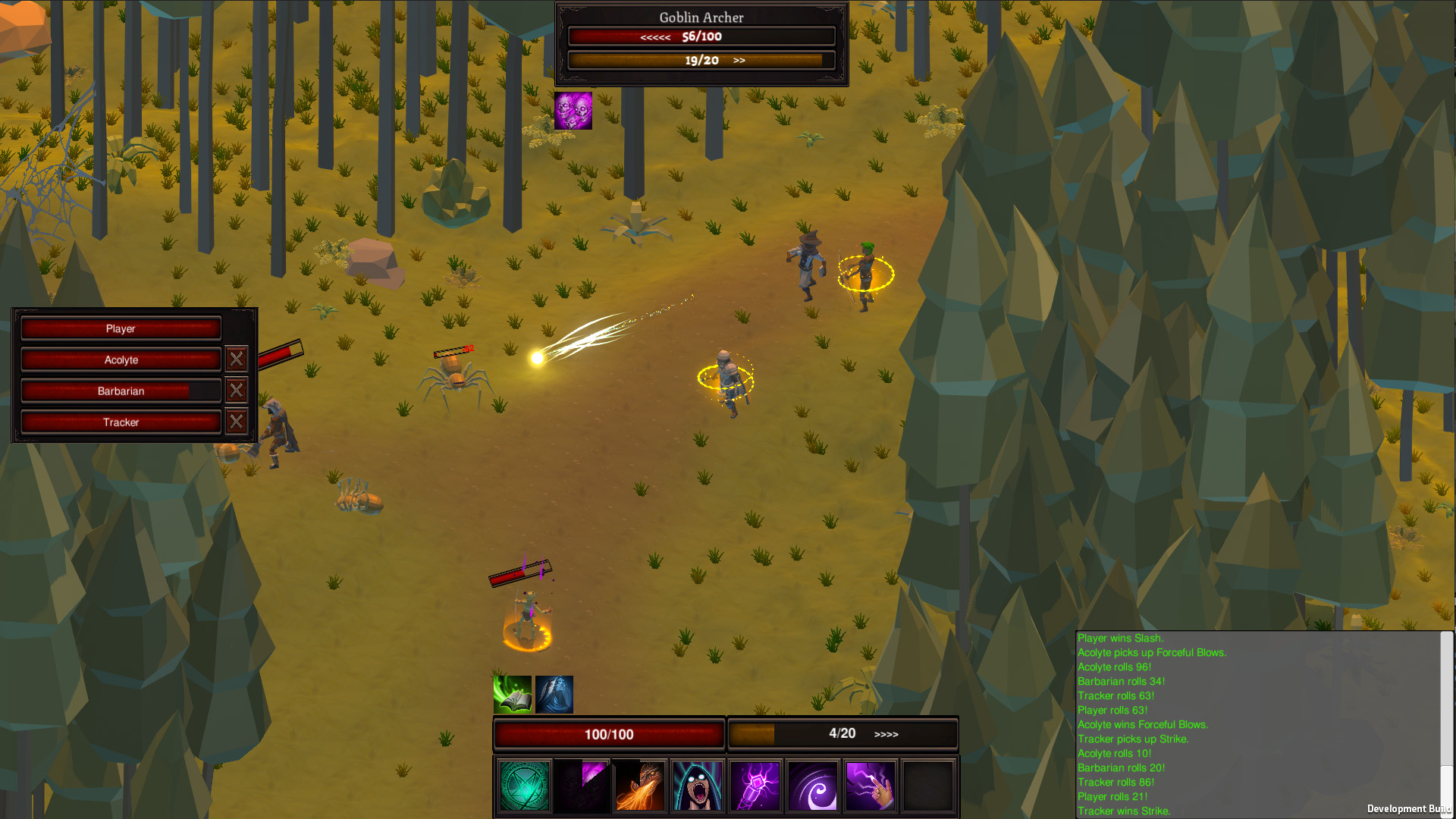Select the green pentagram rune ability
1456x819 pixels.
point(524,786)
